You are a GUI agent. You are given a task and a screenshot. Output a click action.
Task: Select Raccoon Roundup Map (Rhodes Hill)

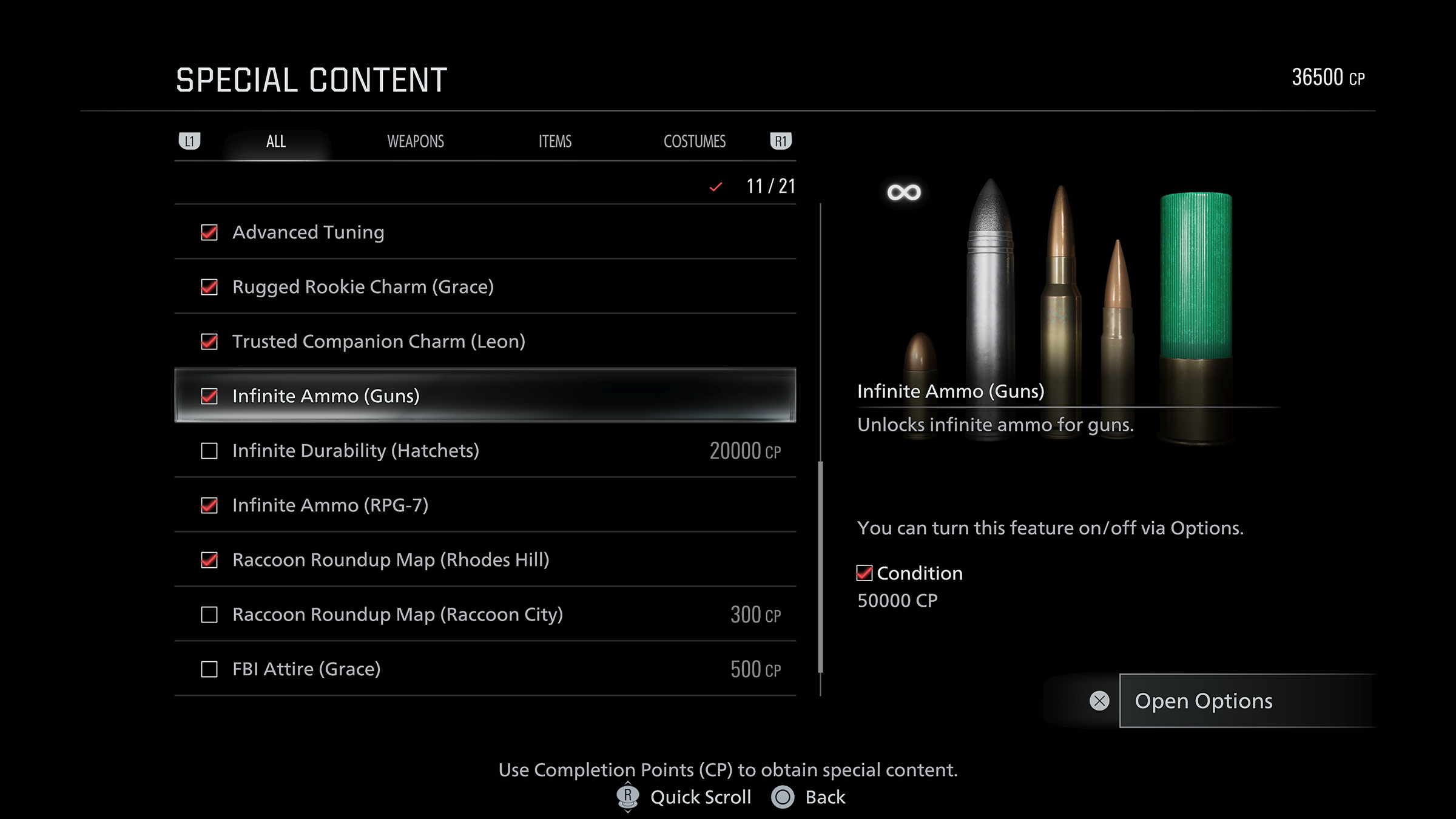(391, 560)
